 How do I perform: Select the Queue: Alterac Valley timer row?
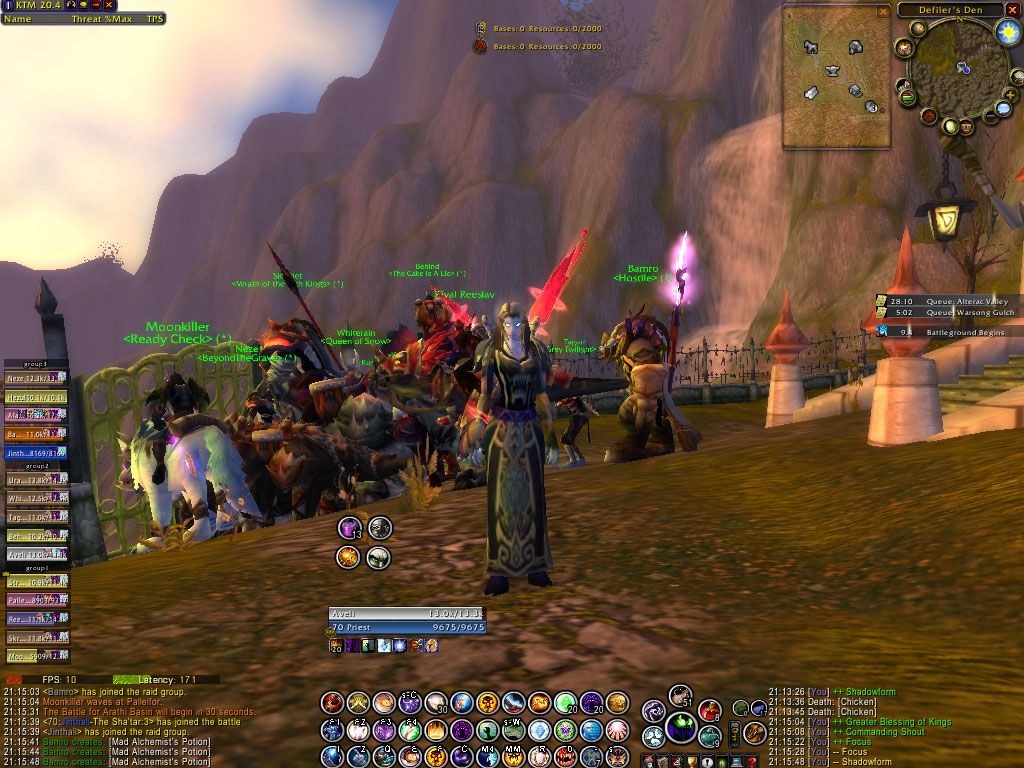(948, 301)
